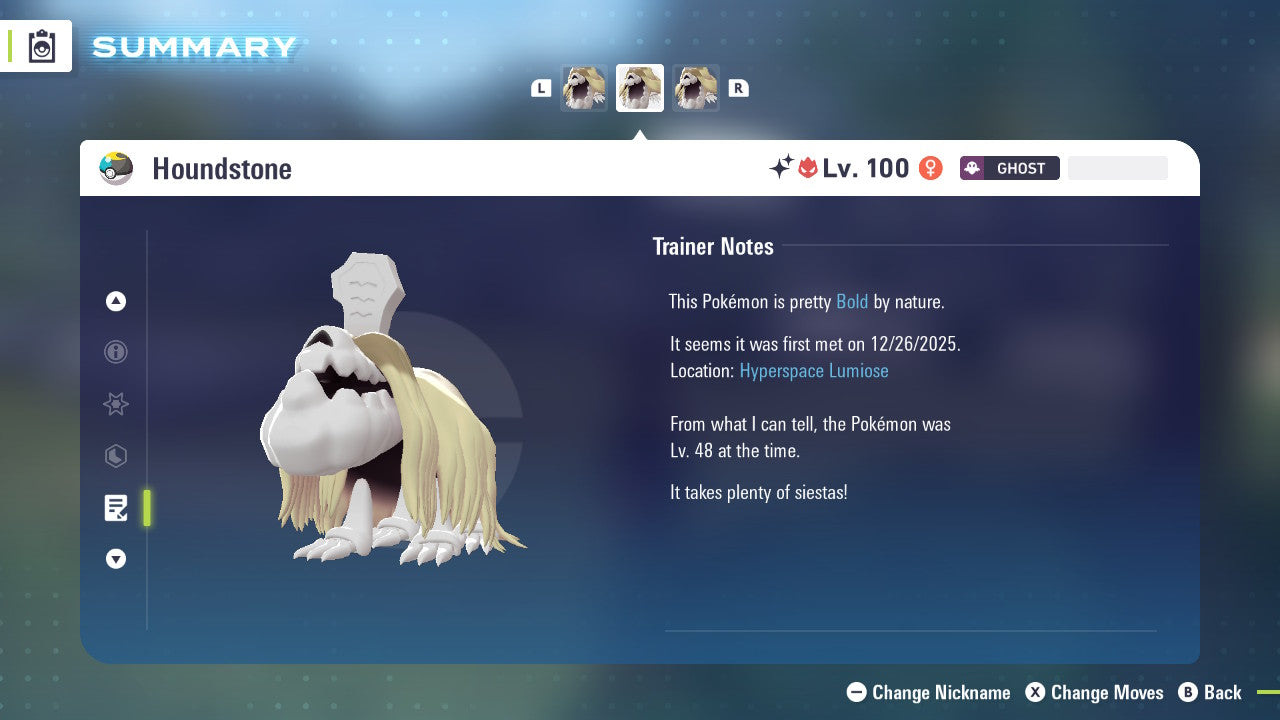Click the down arrow to view next page
Image resolution: width=1280 pixels, height=720 pixels.
[x=116, y=559]
